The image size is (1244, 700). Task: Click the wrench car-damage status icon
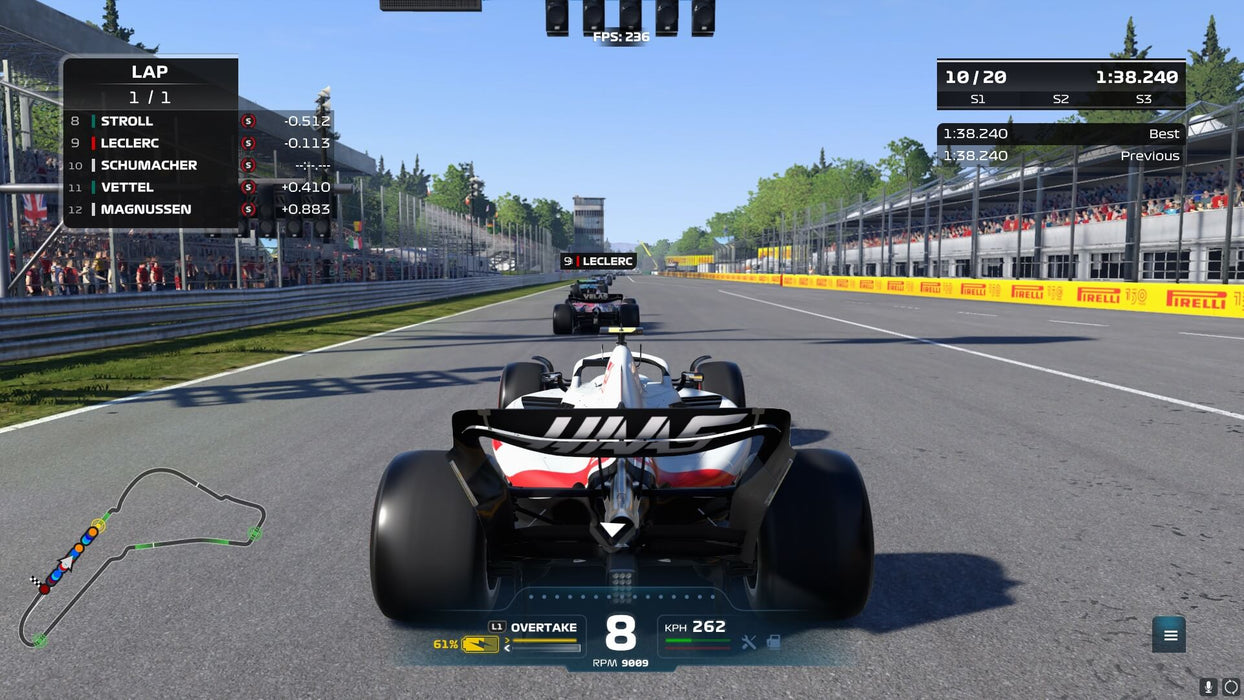tap(749, 643)
